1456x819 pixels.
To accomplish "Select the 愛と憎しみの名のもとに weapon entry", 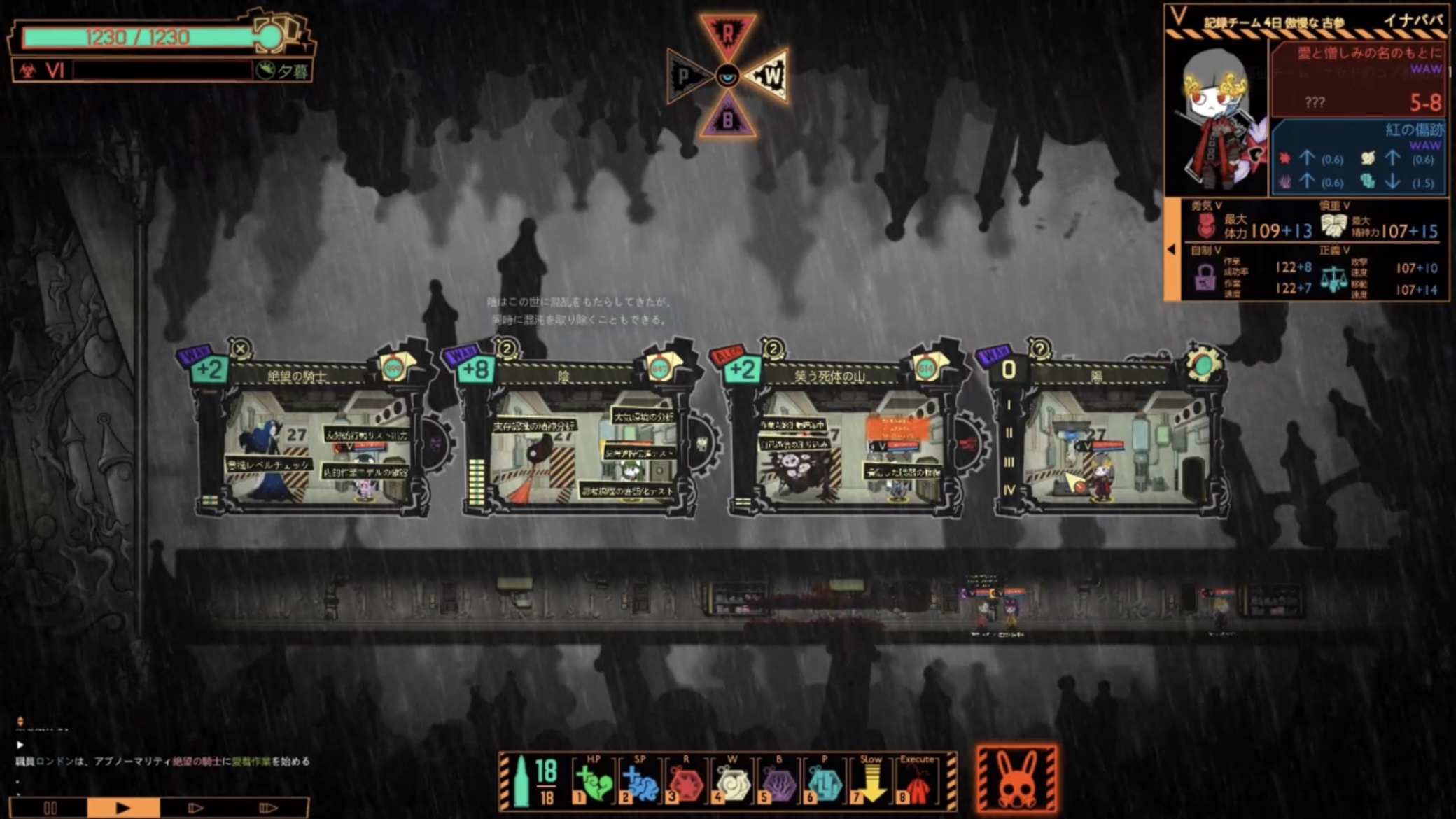I will (1358, 78).
